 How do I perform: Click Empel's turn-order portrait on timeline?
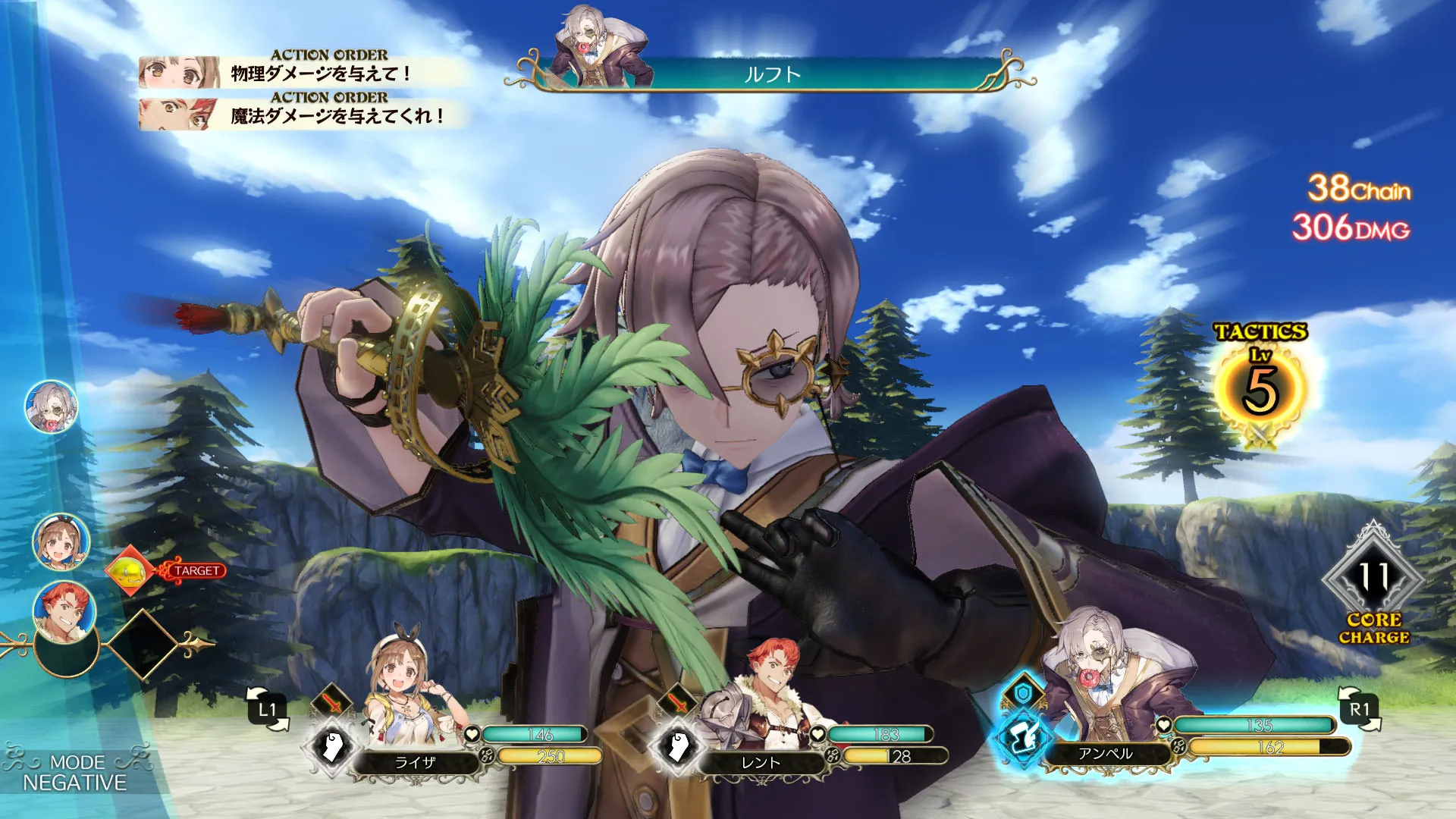pos(52,407)
